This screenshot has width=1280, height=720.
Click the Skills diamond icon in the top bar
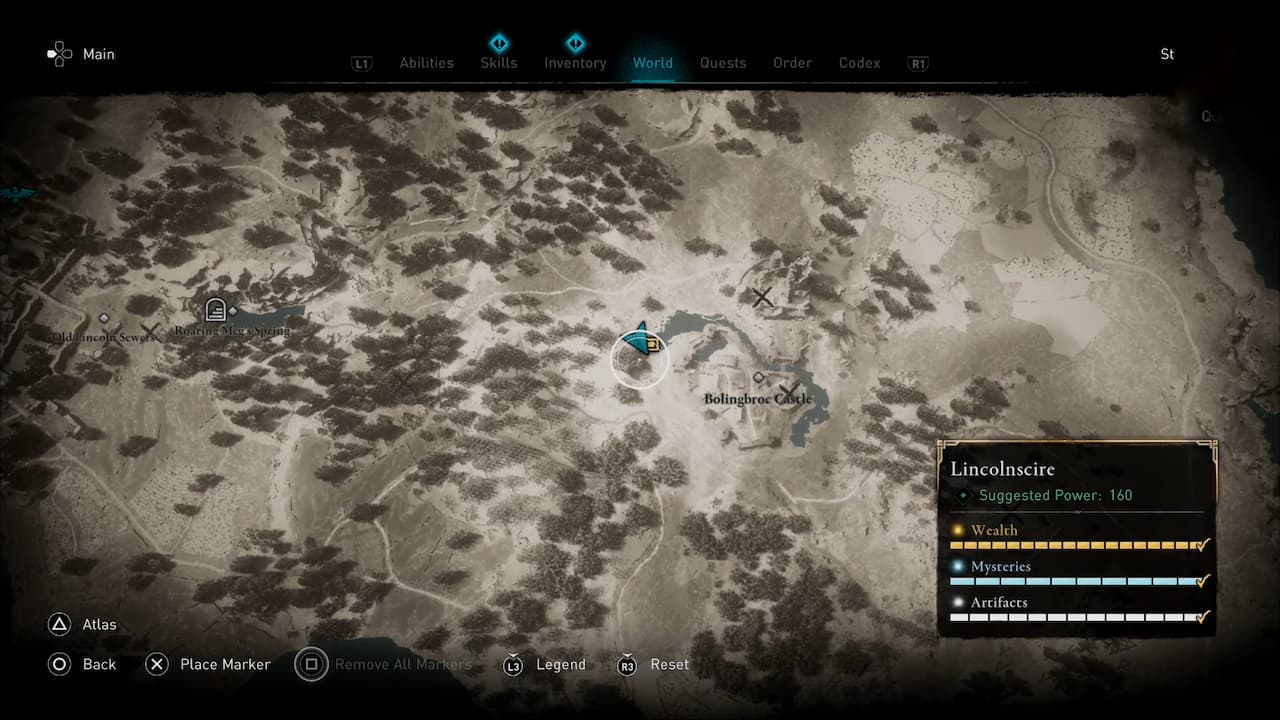click(x=499, y=43)
